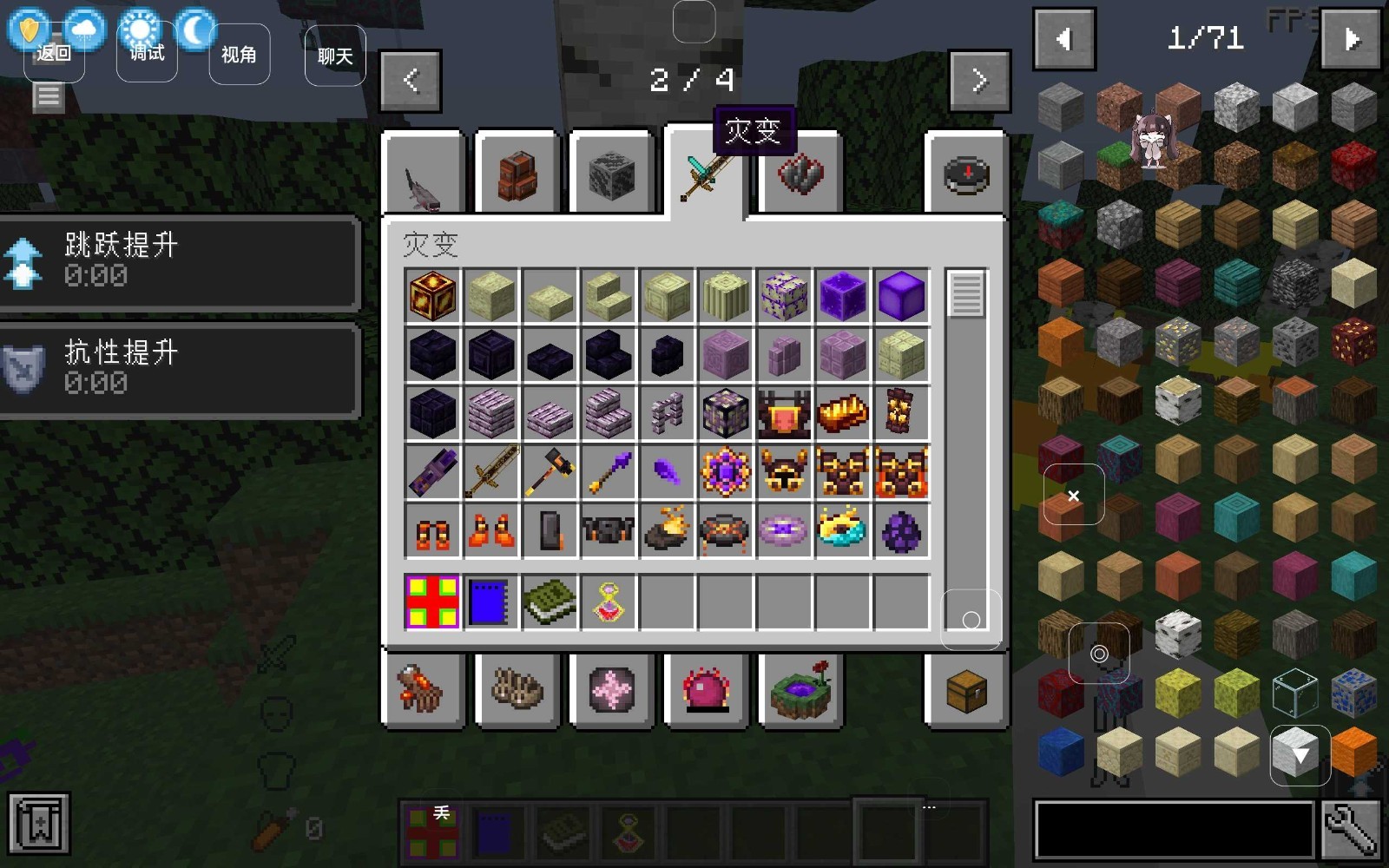Open the chest inventory tab
Viewport: 1389px width, 868px height.
click(966, 692)
